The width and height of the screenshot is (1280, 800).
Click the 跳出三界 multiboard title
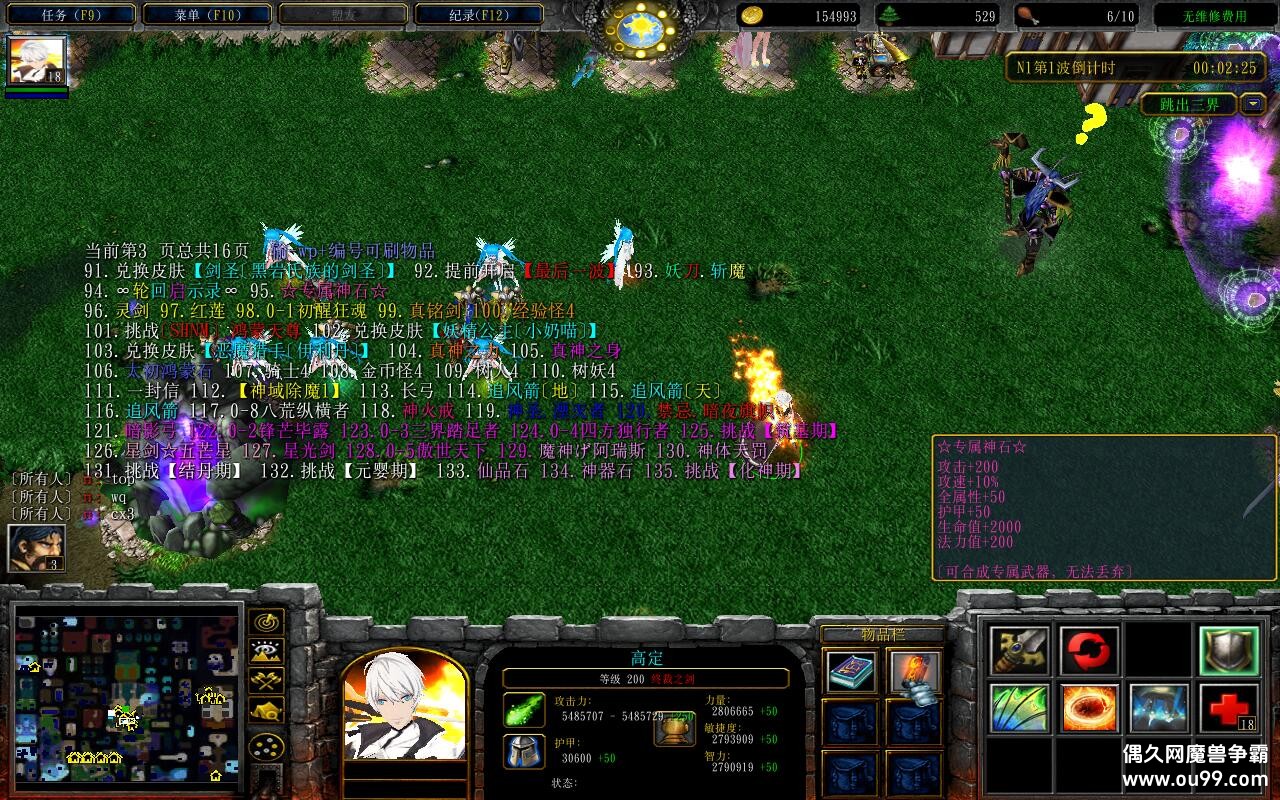point(1189,104)
